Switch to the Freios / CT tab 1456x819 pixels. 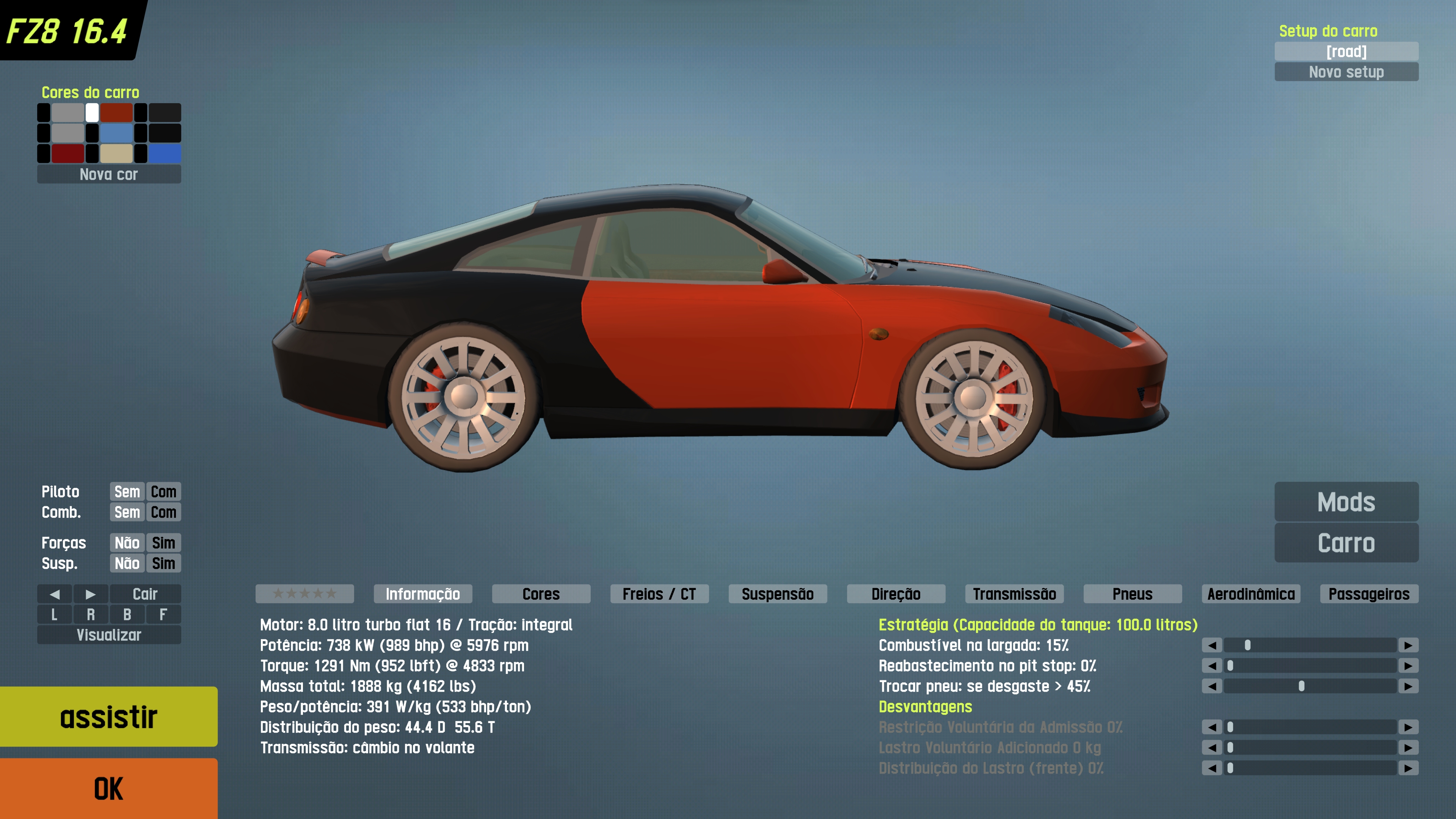659,594
